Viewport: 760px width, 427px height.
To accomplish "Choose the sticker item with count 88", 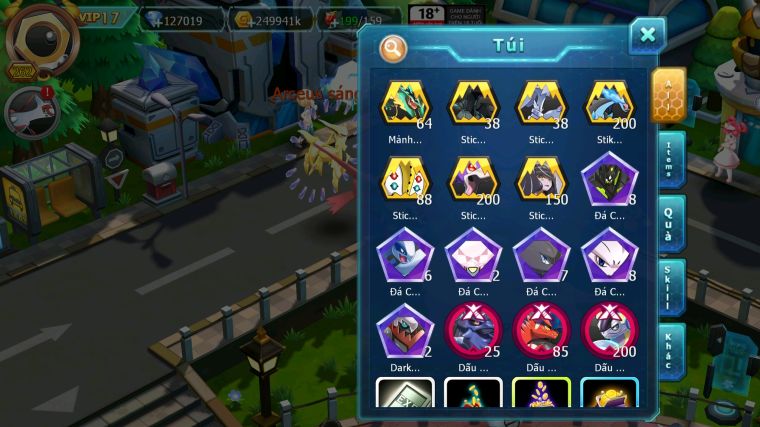I will [405, 180].
